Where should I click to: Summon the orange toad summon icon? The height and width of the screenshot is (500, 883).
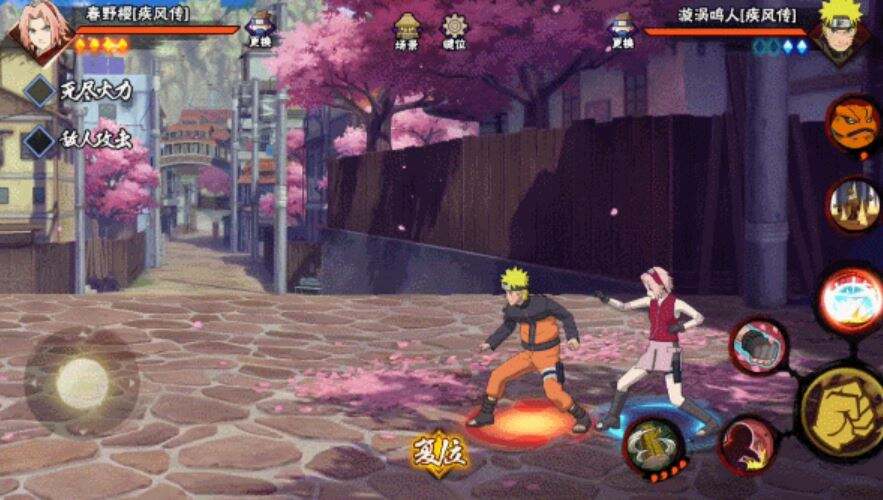tap(853, 123)
